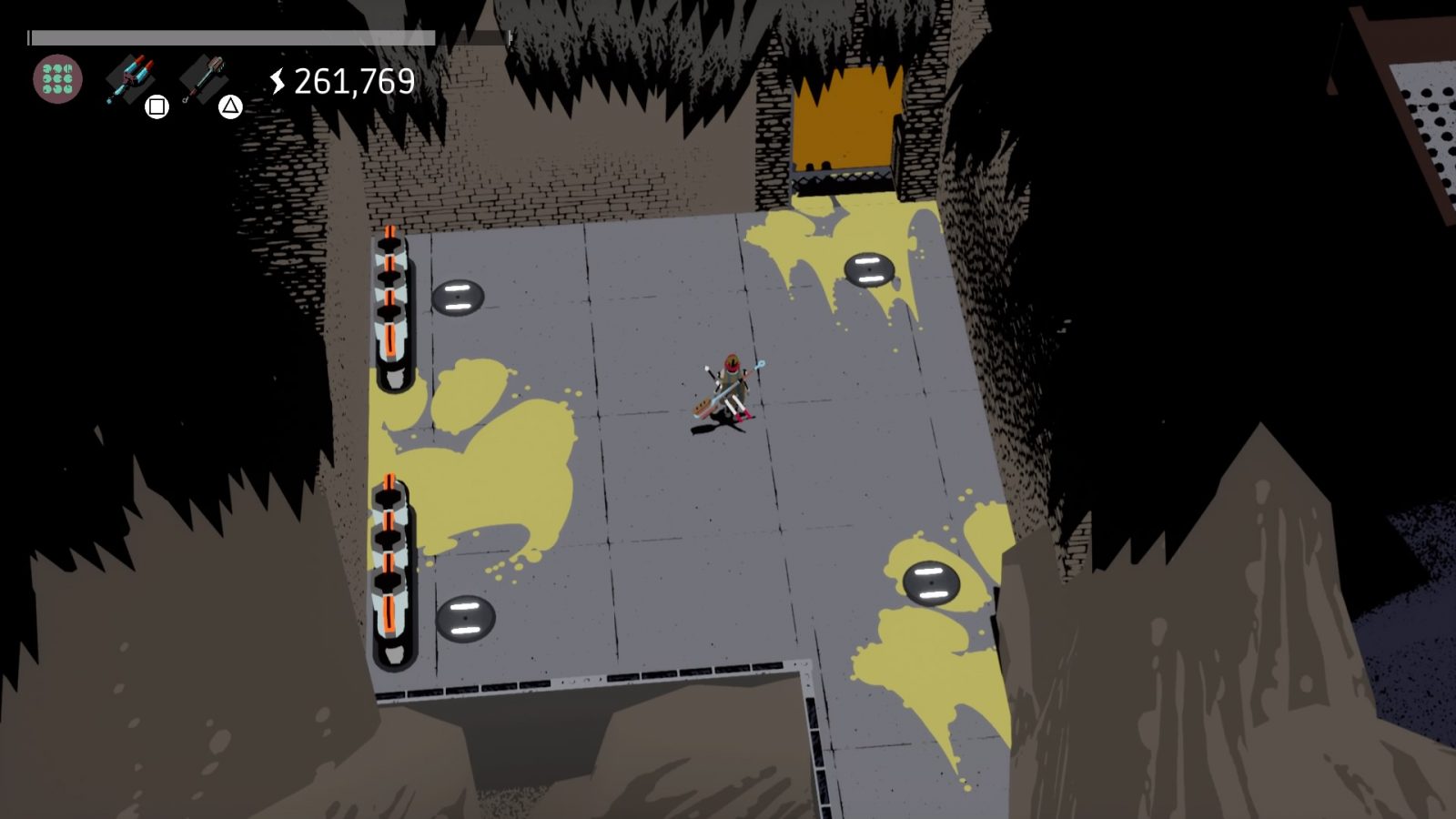Click the Square button prompt icon
This screenshot has width=1456, height=819.
point(157,106)
